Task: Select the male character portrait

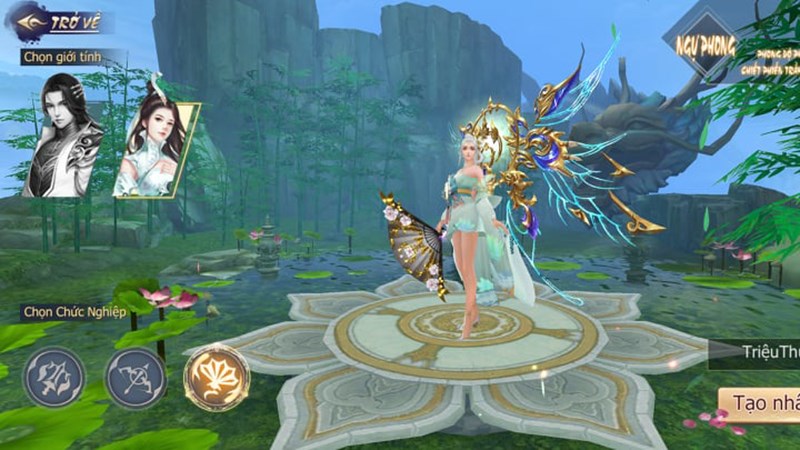Action: tap(64, 135)
